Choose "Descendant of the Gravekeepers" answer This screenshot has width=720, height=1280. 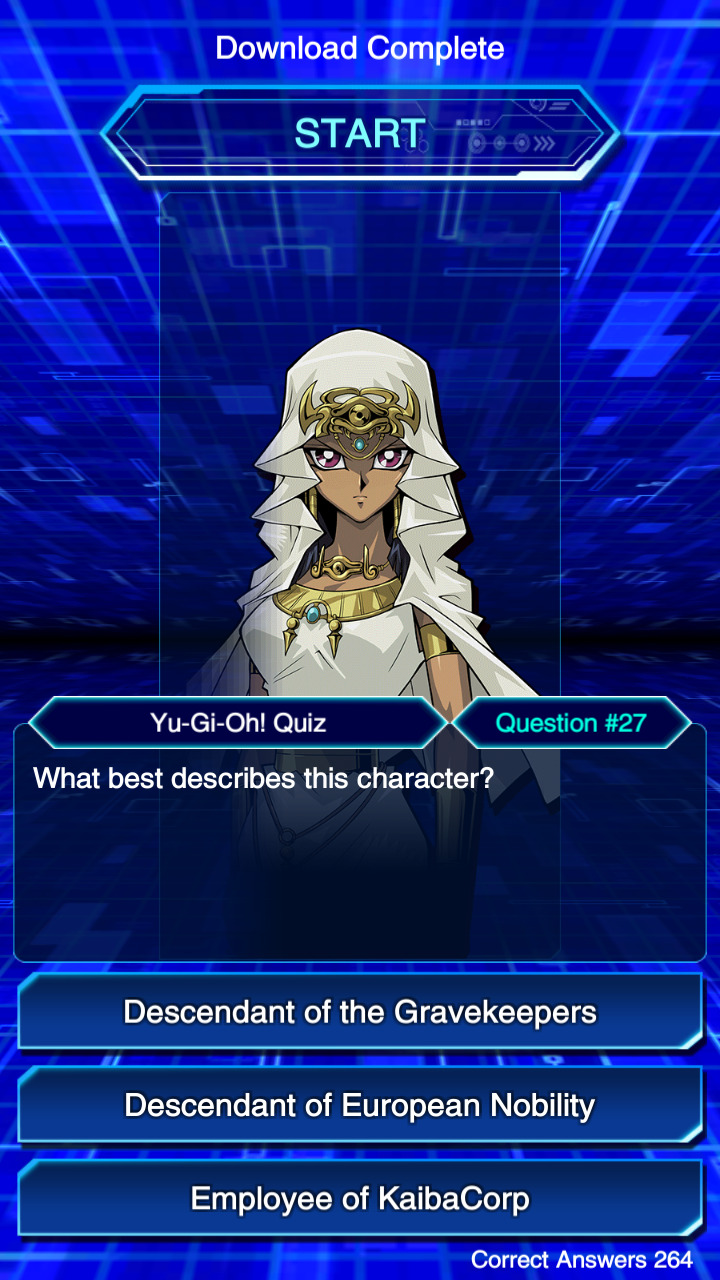[x=360, y=1012]
